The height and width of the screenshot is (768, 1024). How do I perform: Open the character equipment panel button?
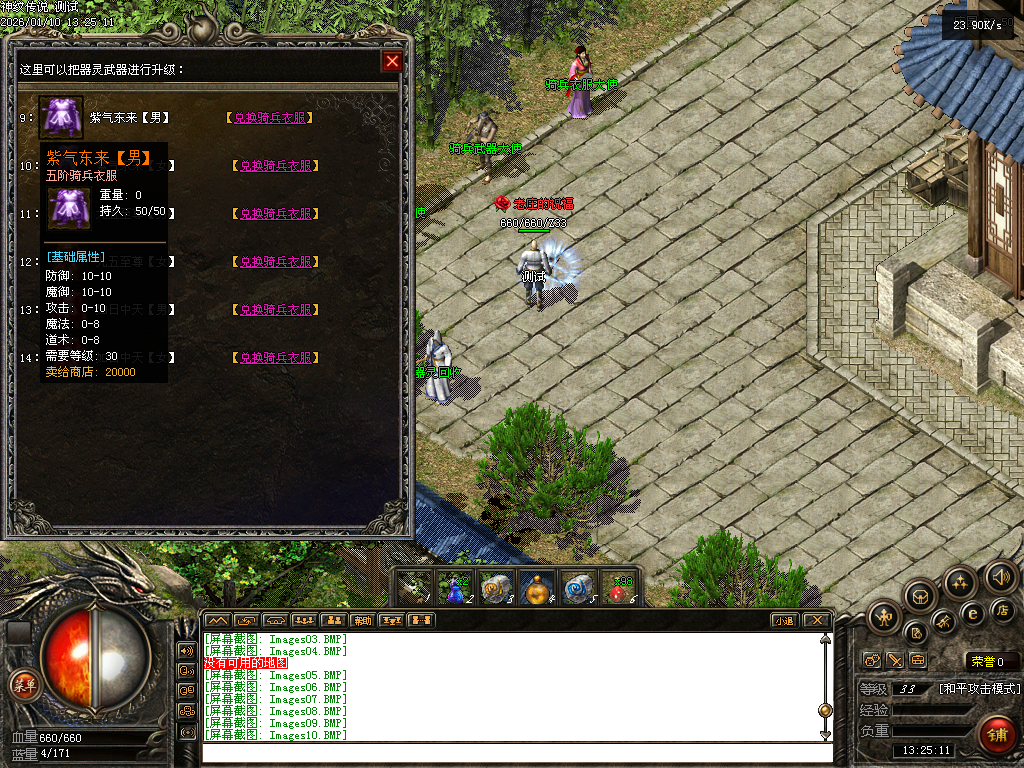coord(884,615)
